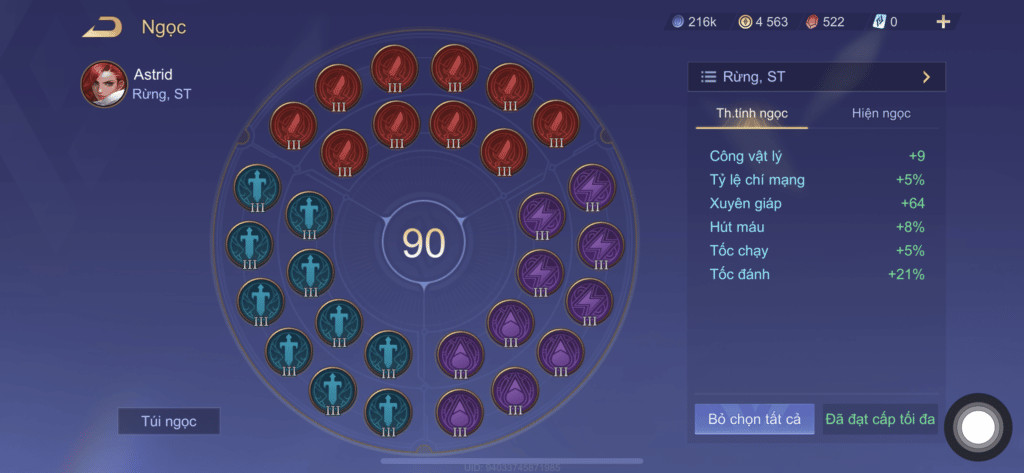Image resolution: width=1024 pixels, height=473 pixels.
Task: Select the Astrid hero portrait
Action: tap(103, 84)
